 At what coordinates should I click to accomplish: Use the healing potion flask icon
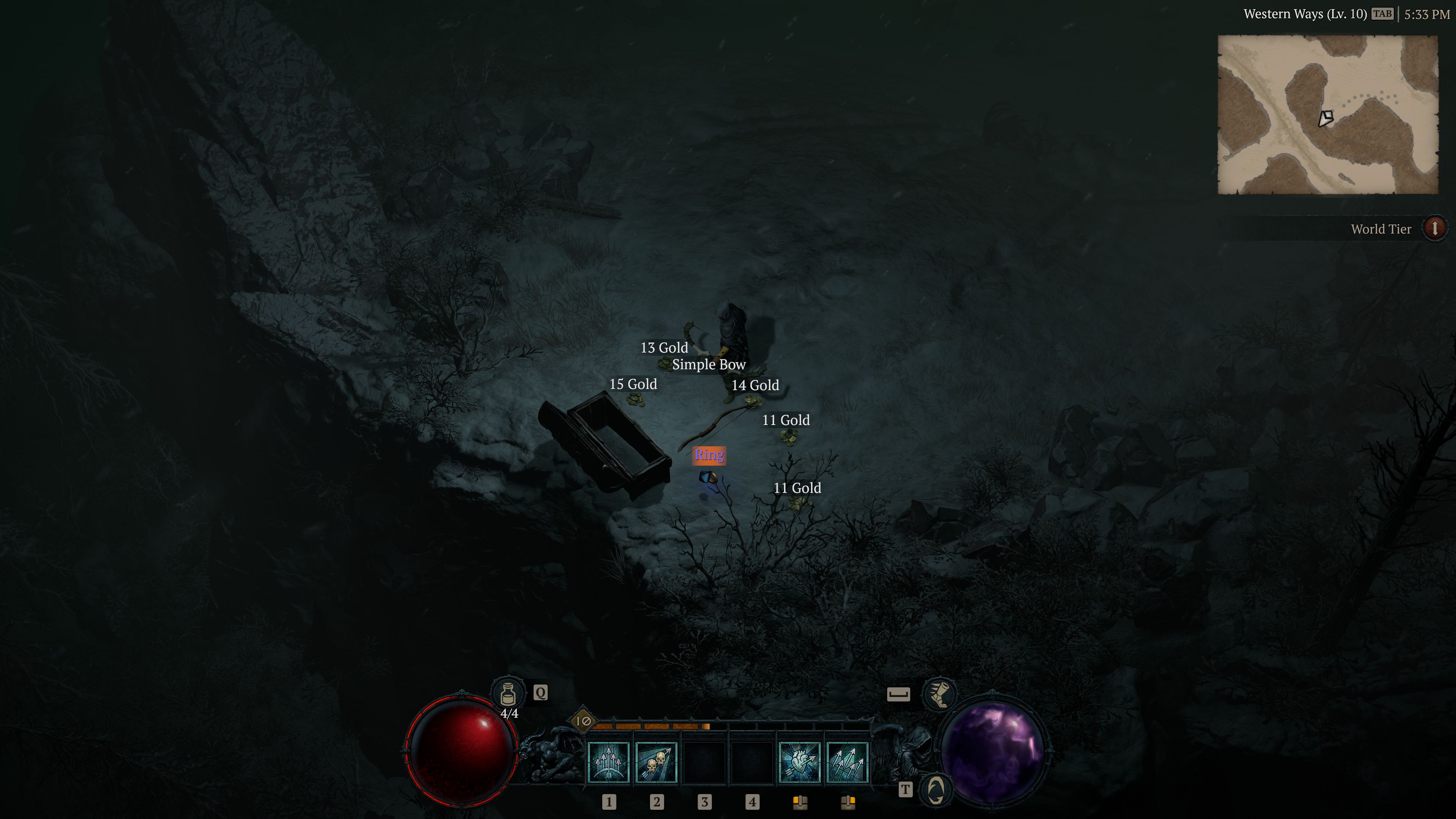click(x=508, y=692)
